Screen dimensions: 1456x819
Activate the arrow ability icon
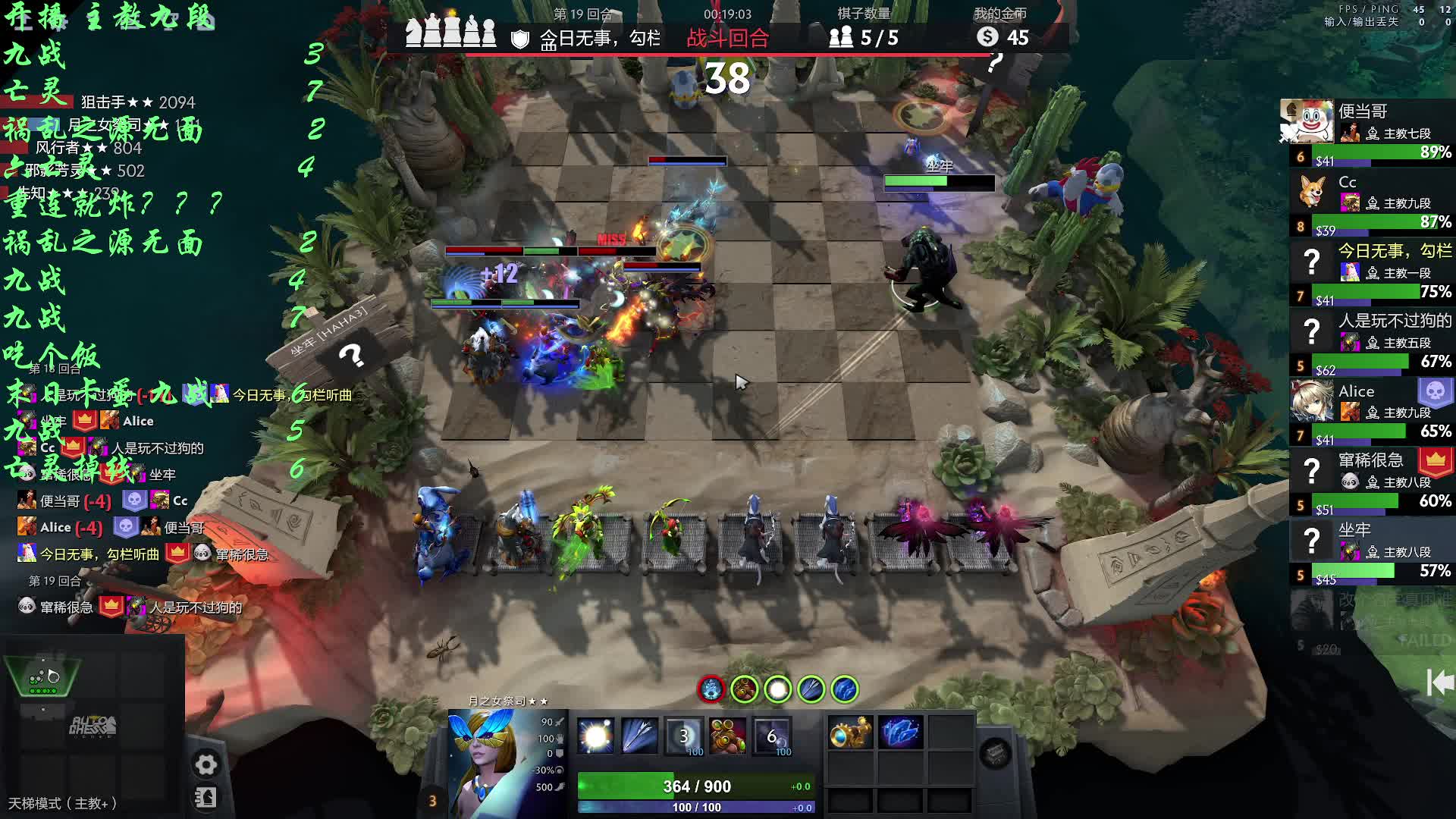(x=639, y=736)
